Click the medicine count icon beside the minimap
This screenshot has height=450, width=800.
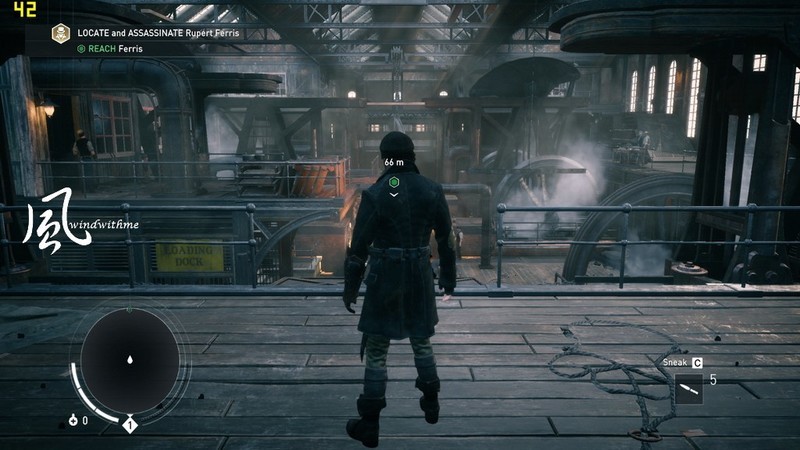click(x=74, y=420)
